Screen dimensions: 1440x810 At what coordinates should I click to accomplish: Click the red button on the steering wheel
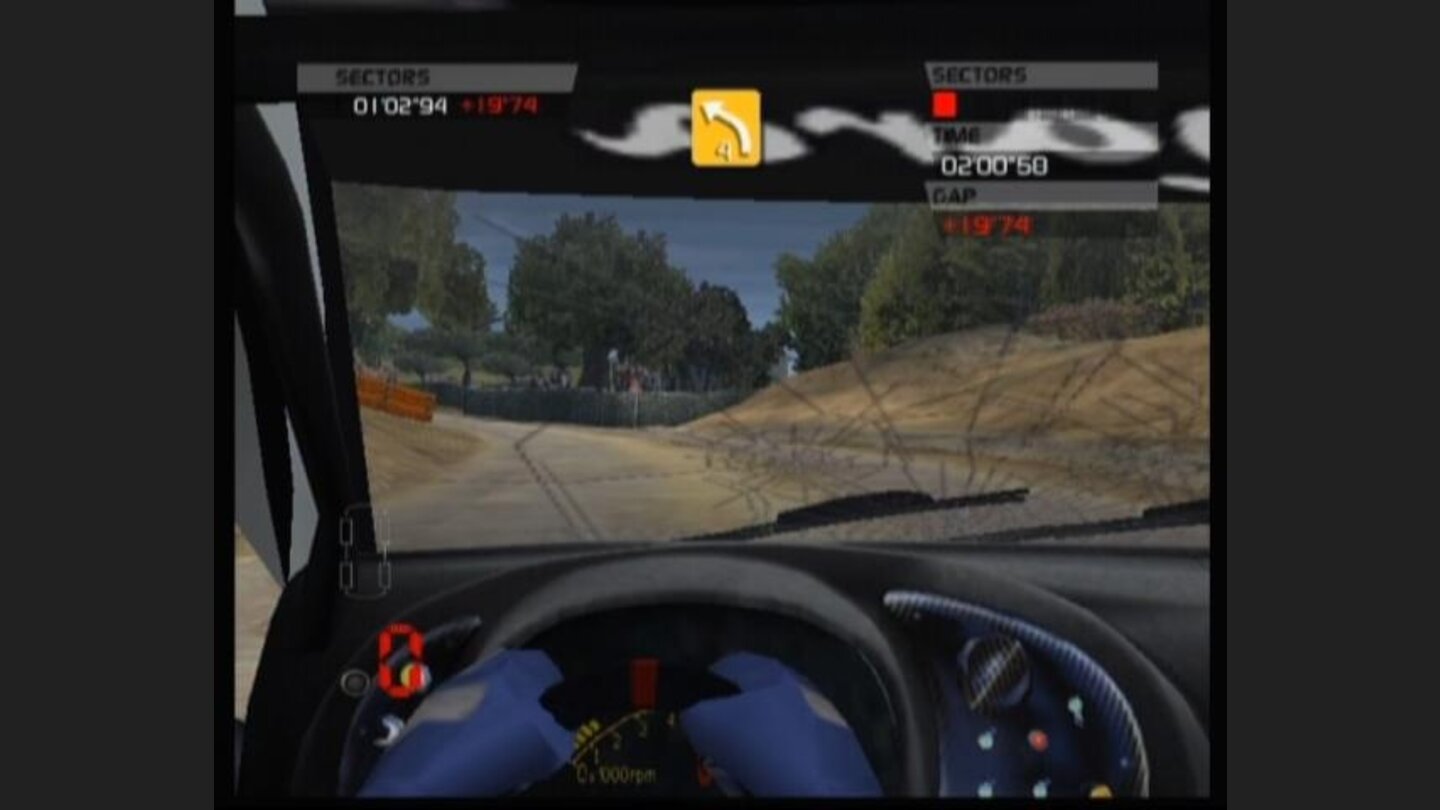pos(1039,740)
